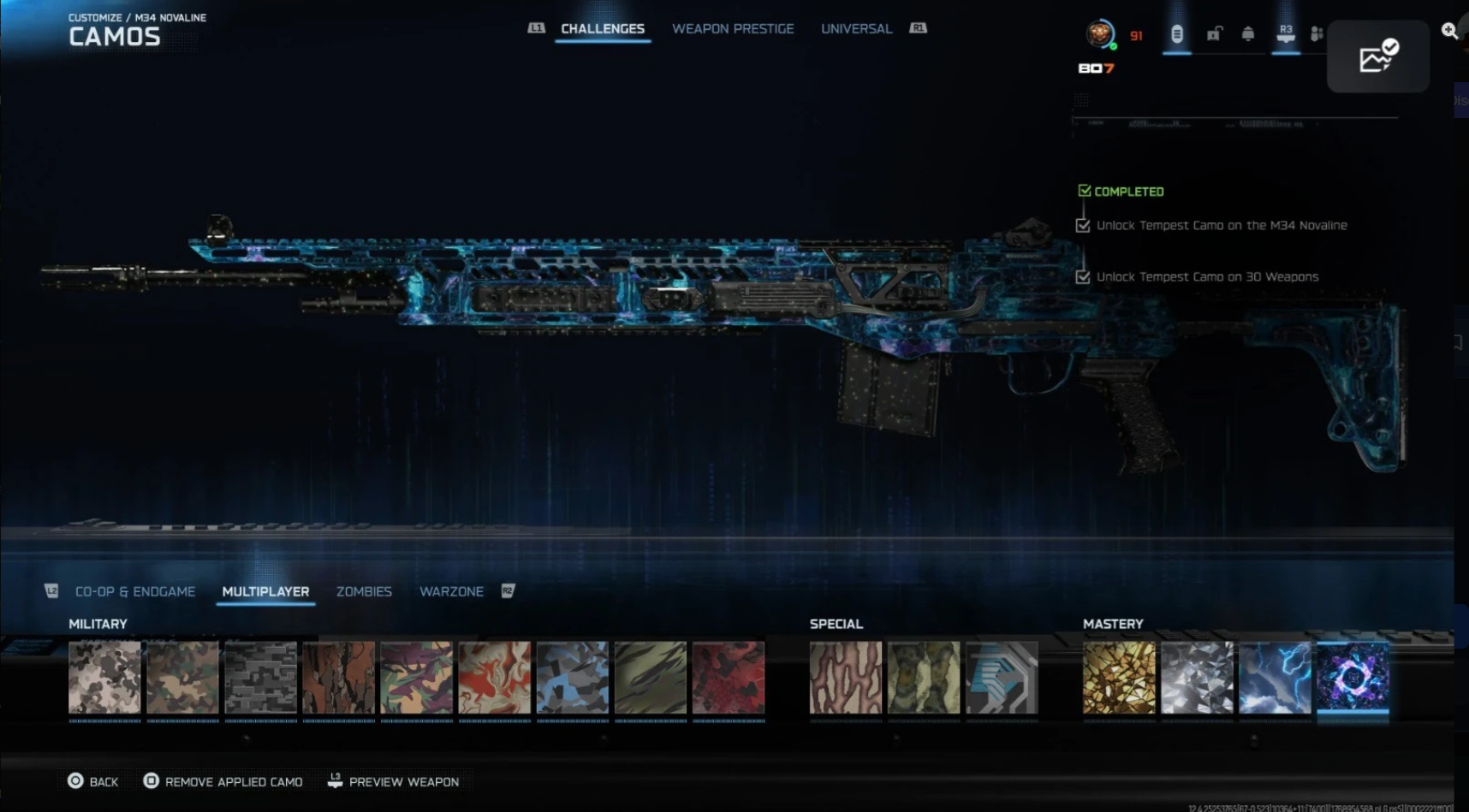This screenshot has height=812, width=1469.
Task: Open the Universal camos tab
Action: [856, 29]
